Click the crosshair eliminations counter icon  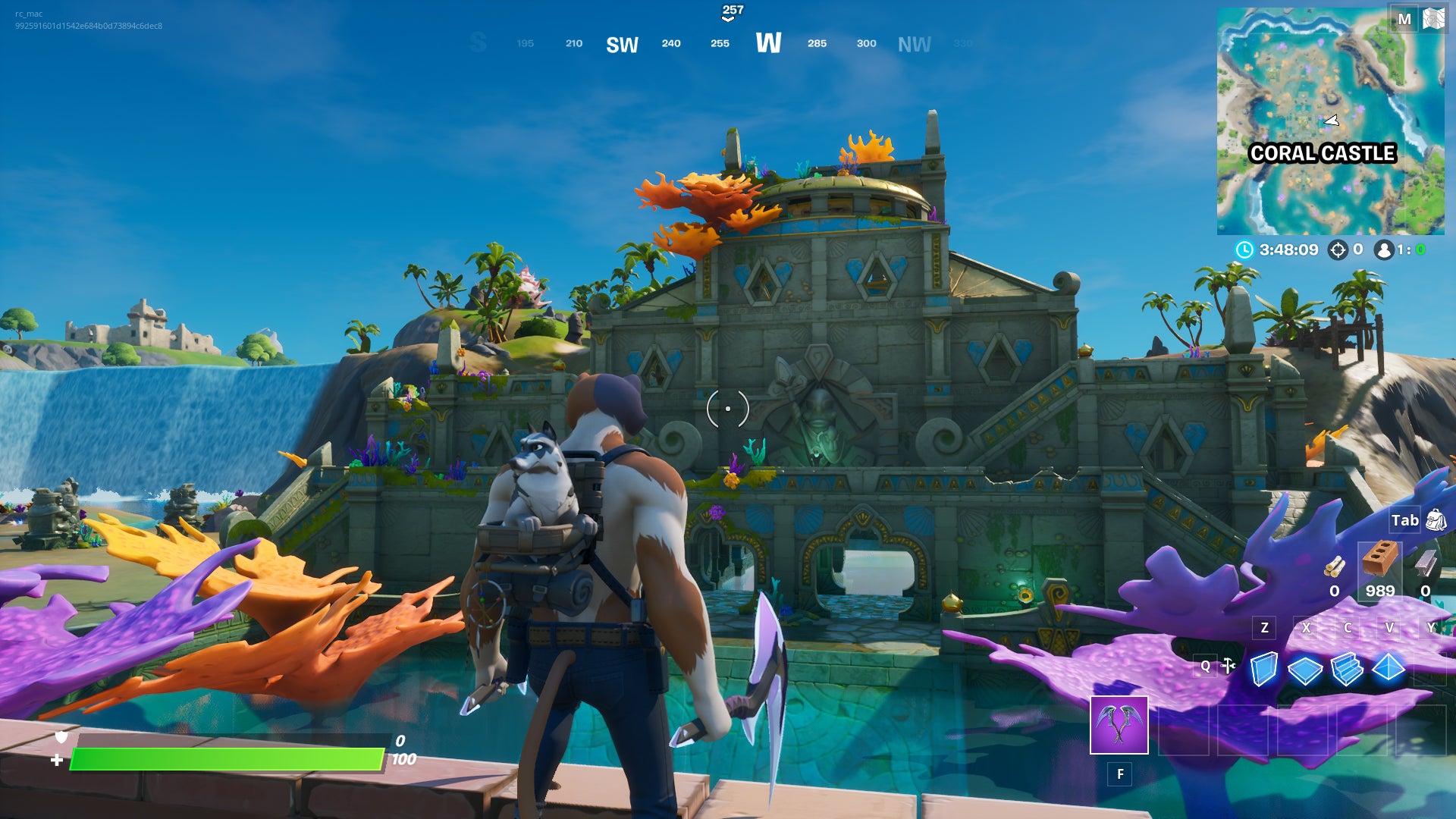(1338, 250)
